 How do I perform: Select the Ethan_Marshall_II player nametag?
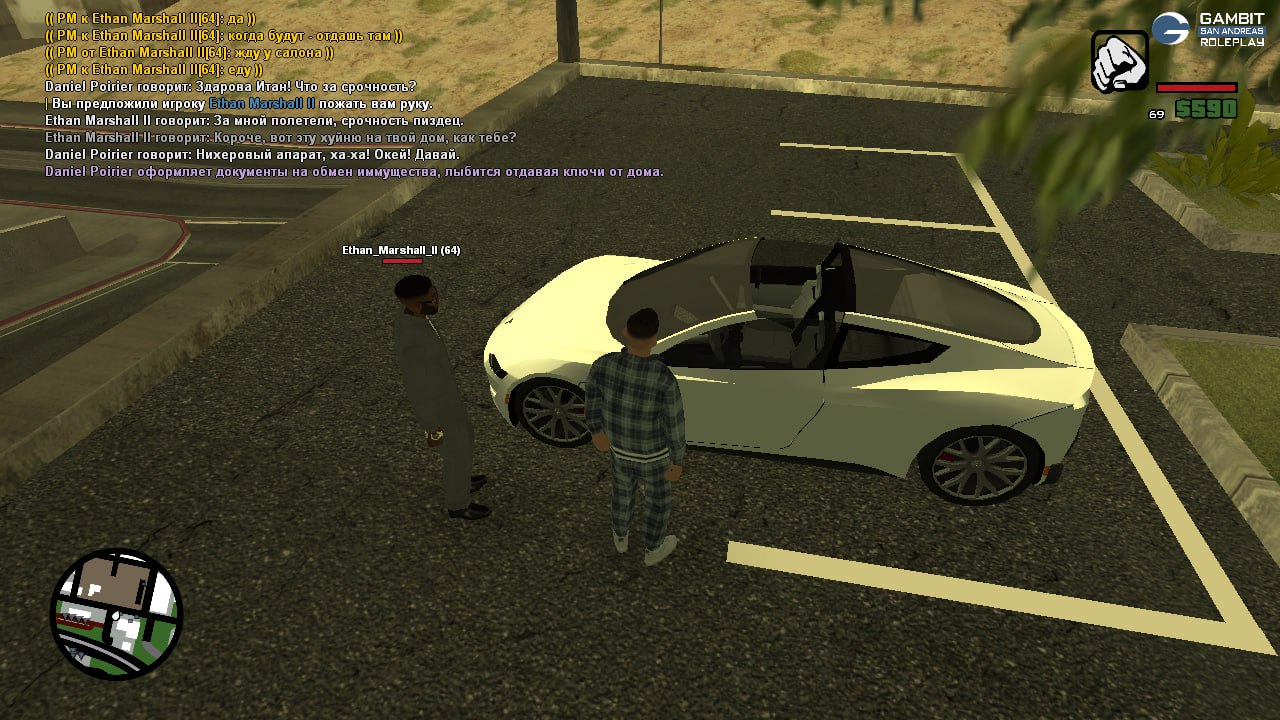click(x=401, y=250)
